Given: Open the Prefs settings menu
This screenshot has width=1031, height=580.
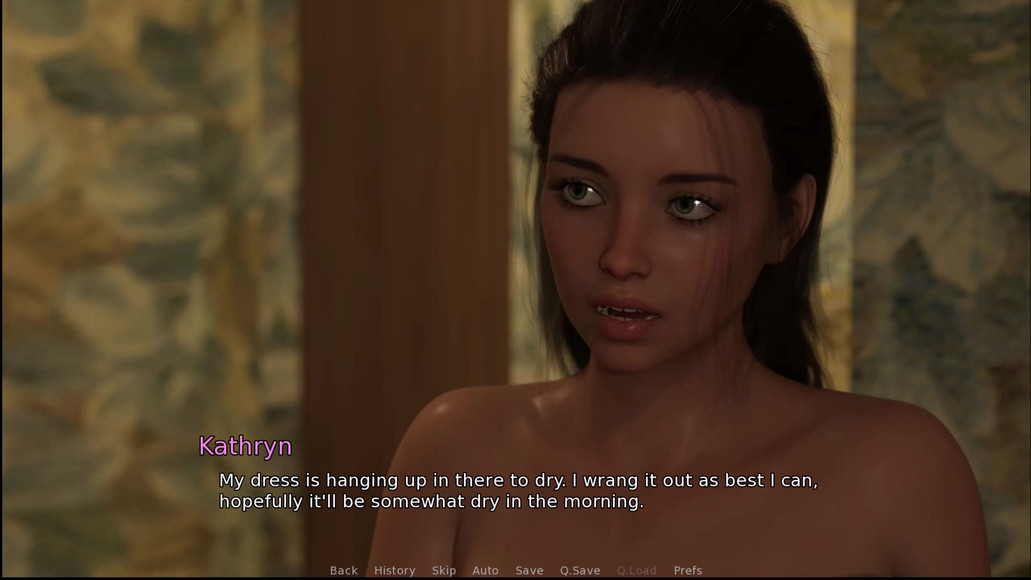Looking at the screenshot, I should [688, 570].
